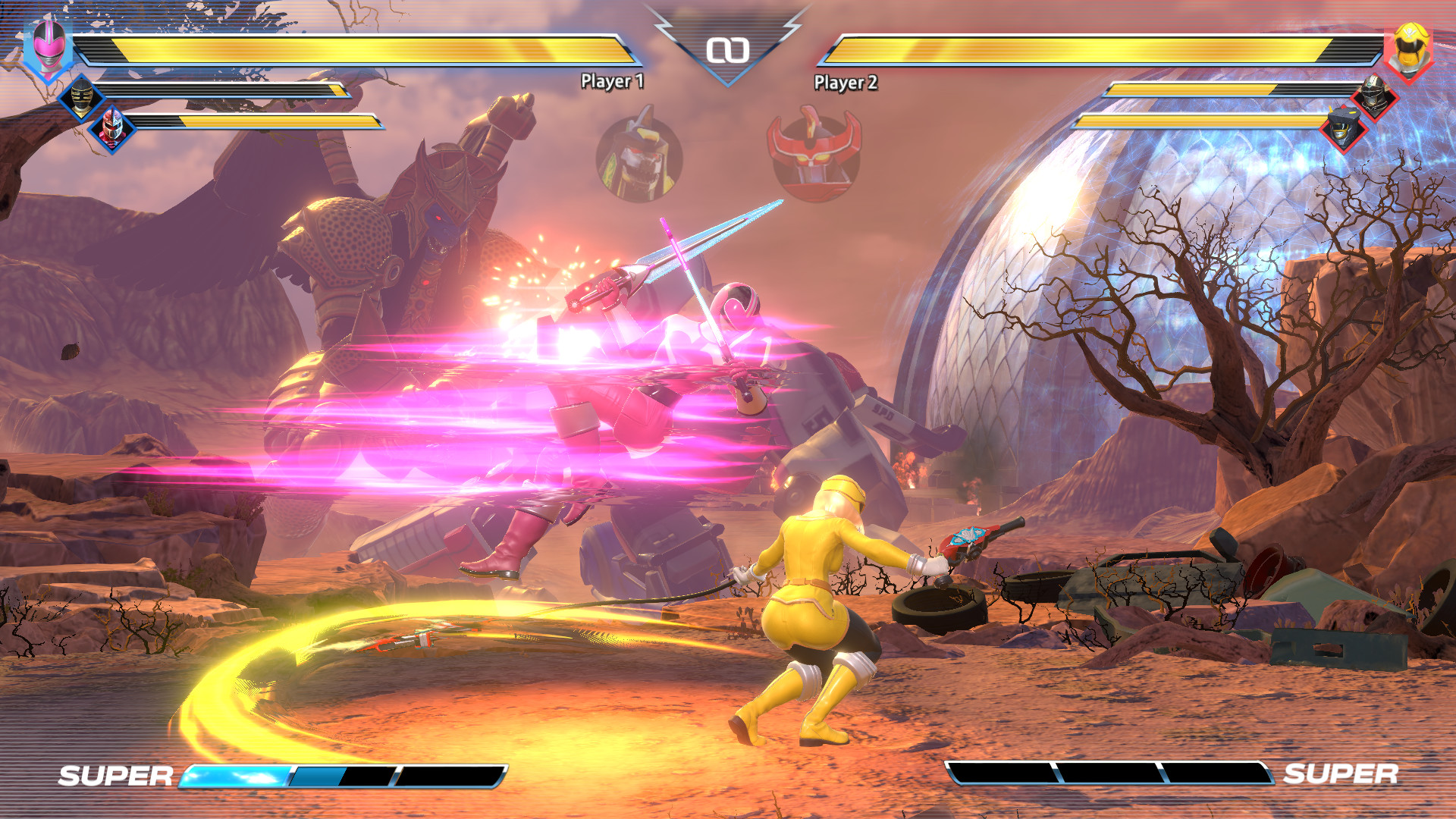Toggle the infinity timer symbol
Image resolution: width=1456 pixels, height=819 pixels.
[728, 49]
